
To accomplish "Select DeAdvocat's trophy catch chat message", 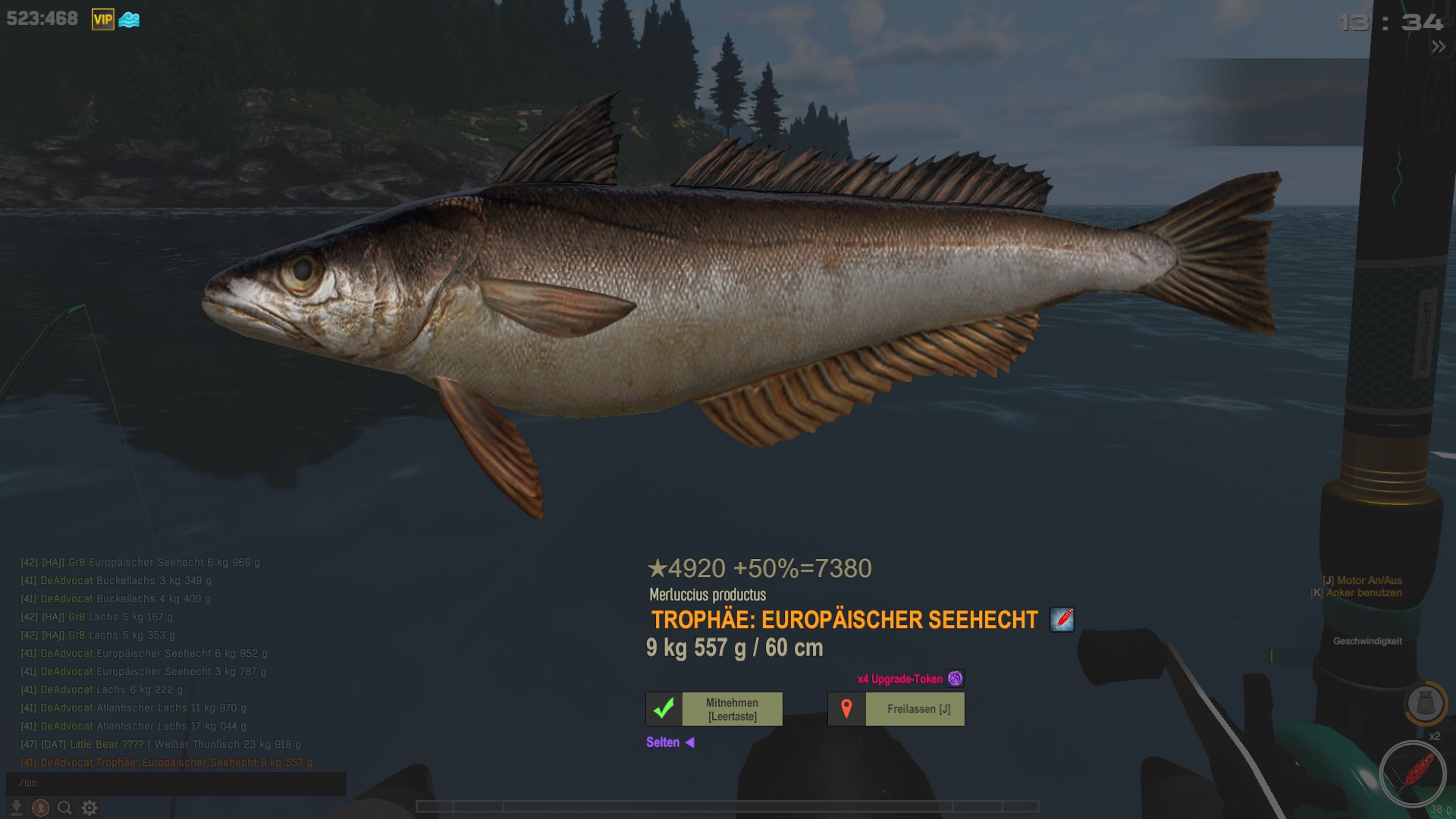I will tap(167, 763).
